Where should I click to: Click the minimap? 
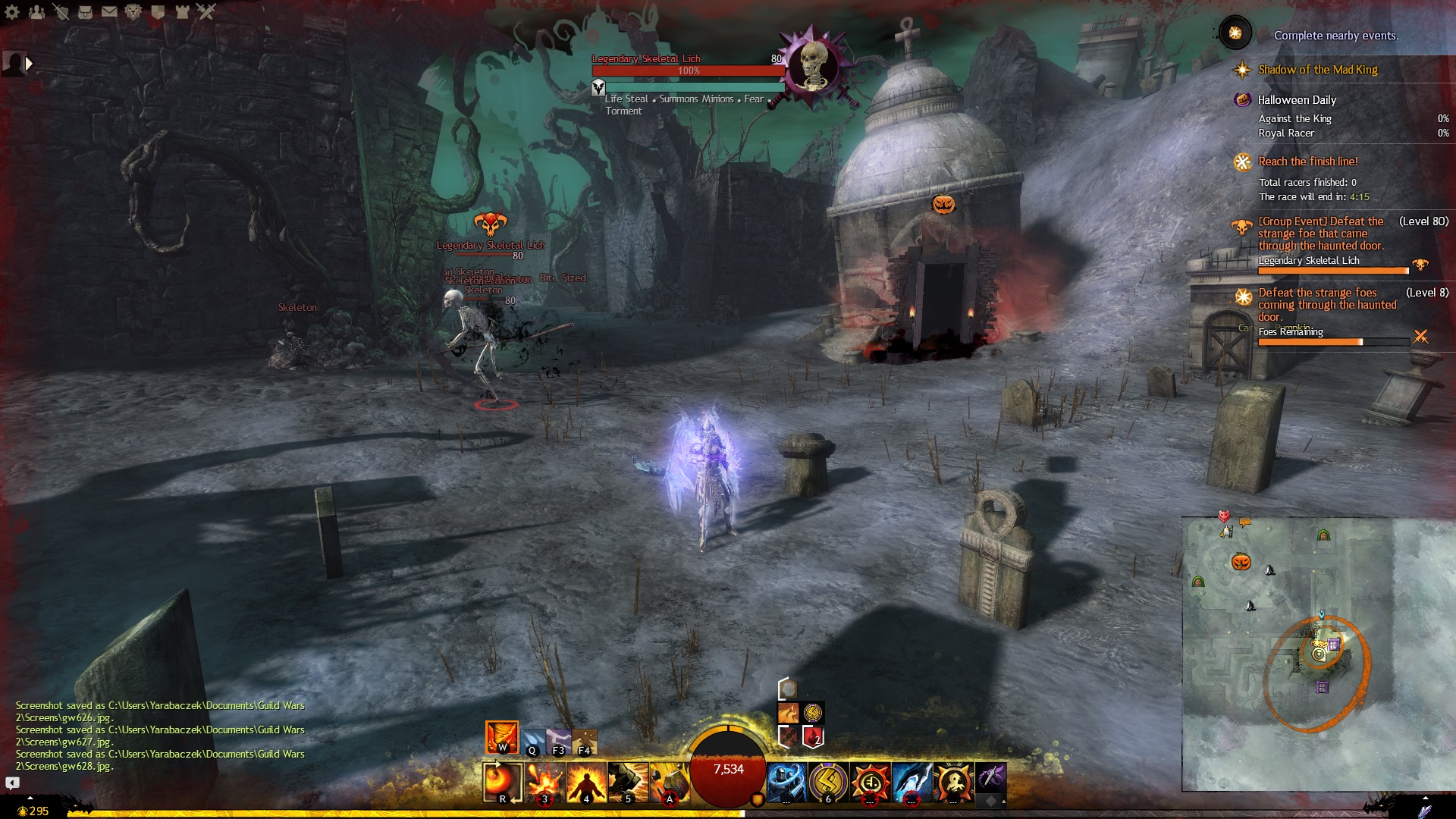1289,652
